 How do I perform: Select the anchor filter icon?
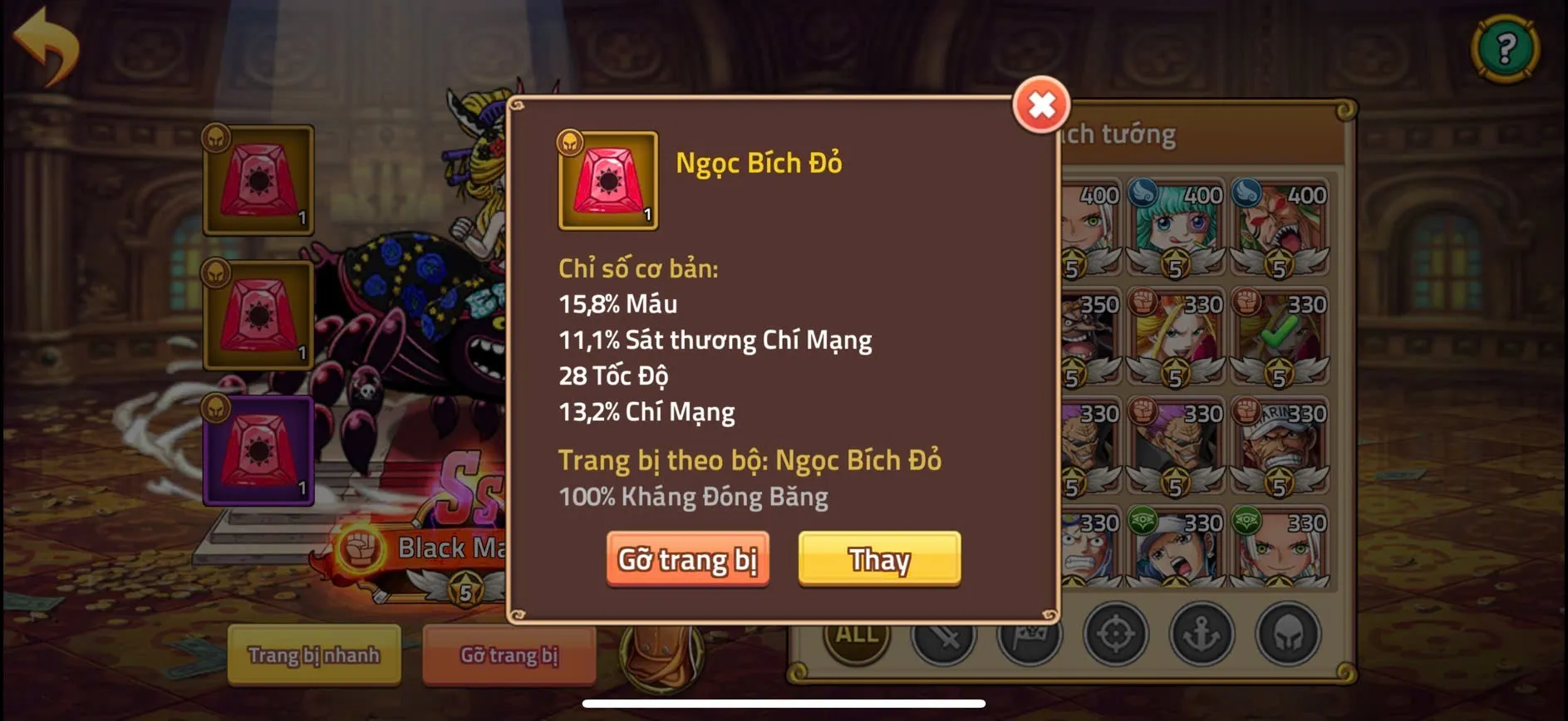(x=1201, y=635)
